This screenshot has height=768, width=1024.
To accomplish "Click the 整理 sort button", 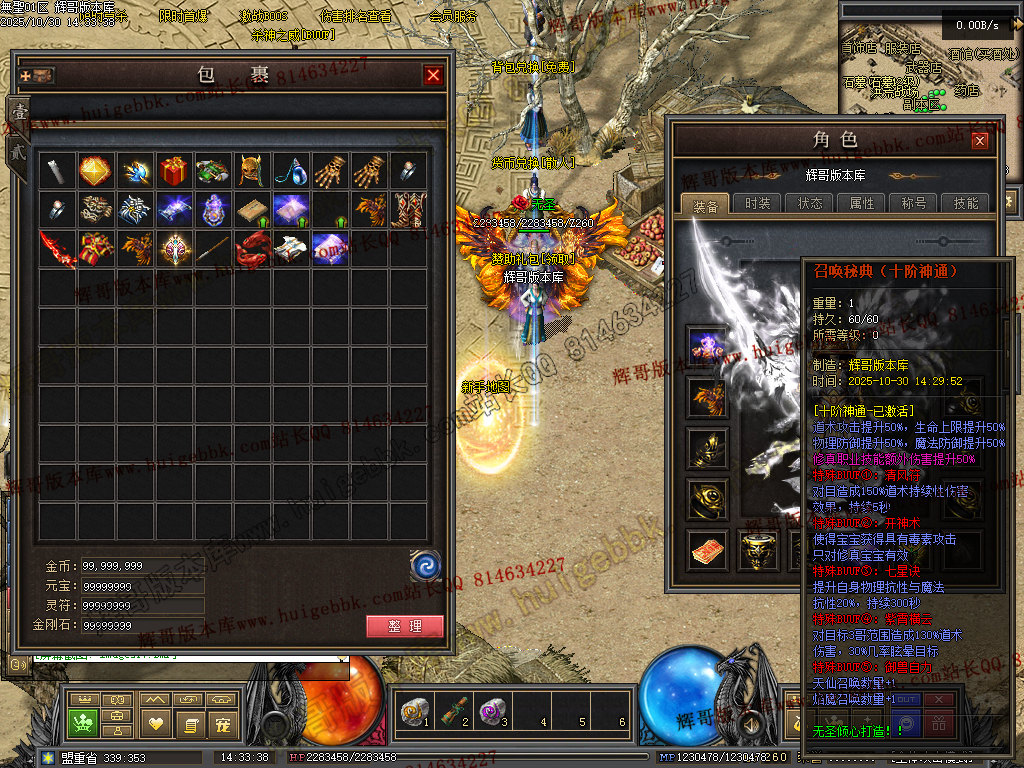I will coord(405,627).
